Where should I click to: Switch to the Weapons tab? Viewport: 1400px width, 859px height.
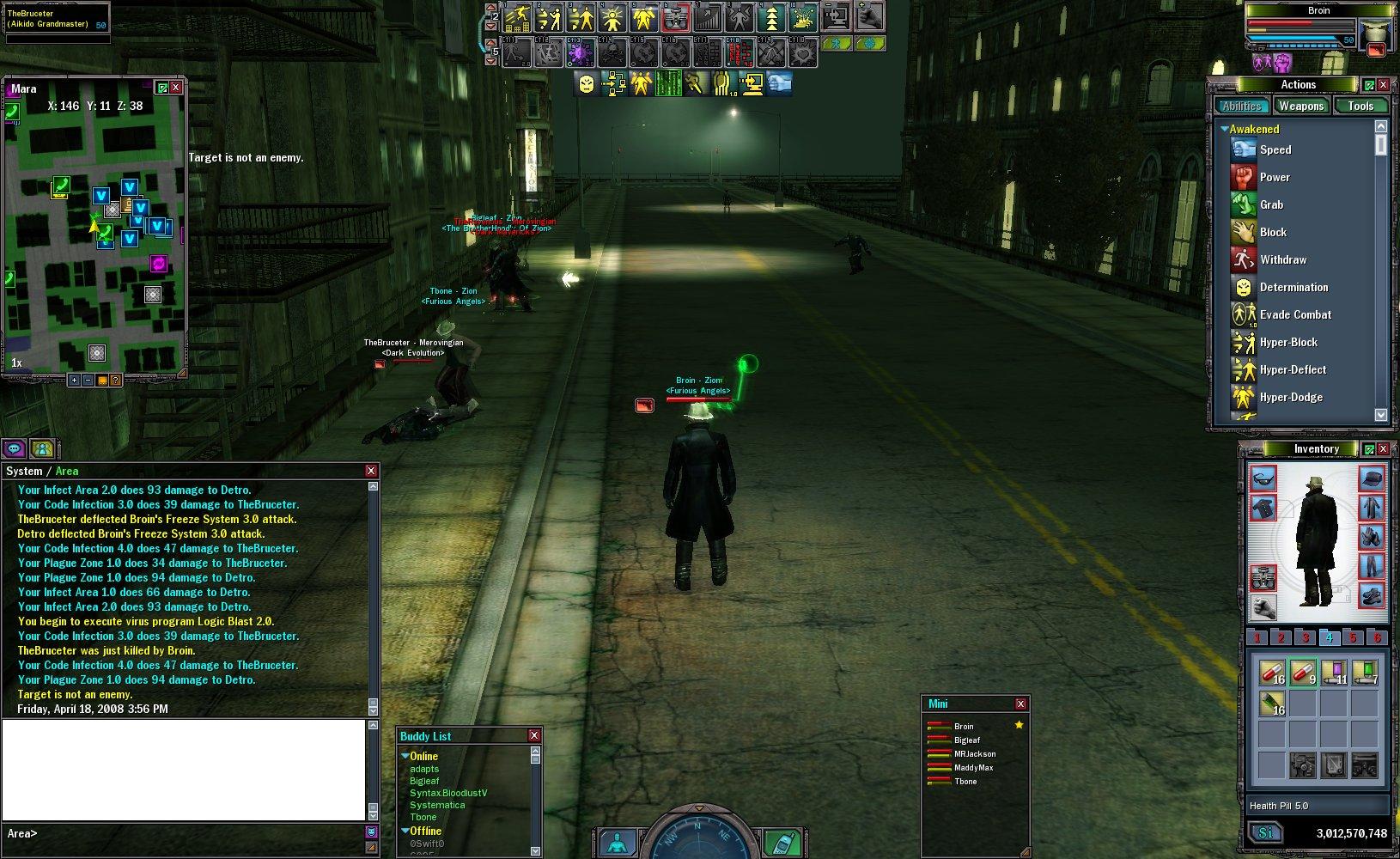1300,106
